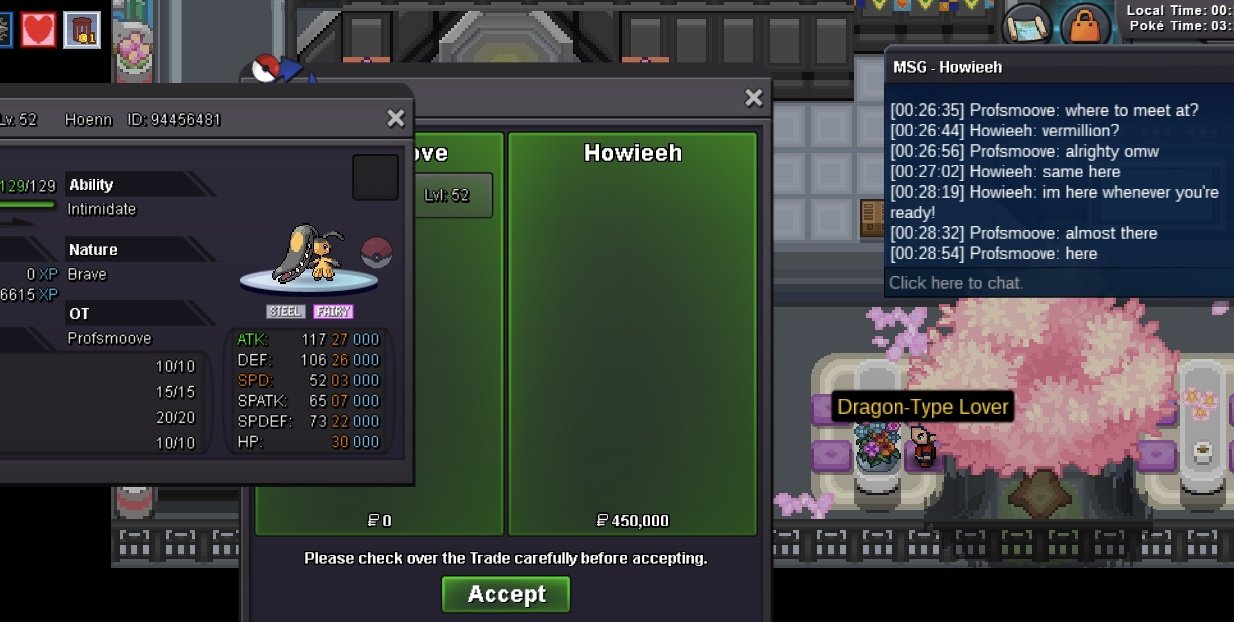This screenshot has height=622, width=1234.
Task: Click the trash can coin icon
Action: click(82, 29)
